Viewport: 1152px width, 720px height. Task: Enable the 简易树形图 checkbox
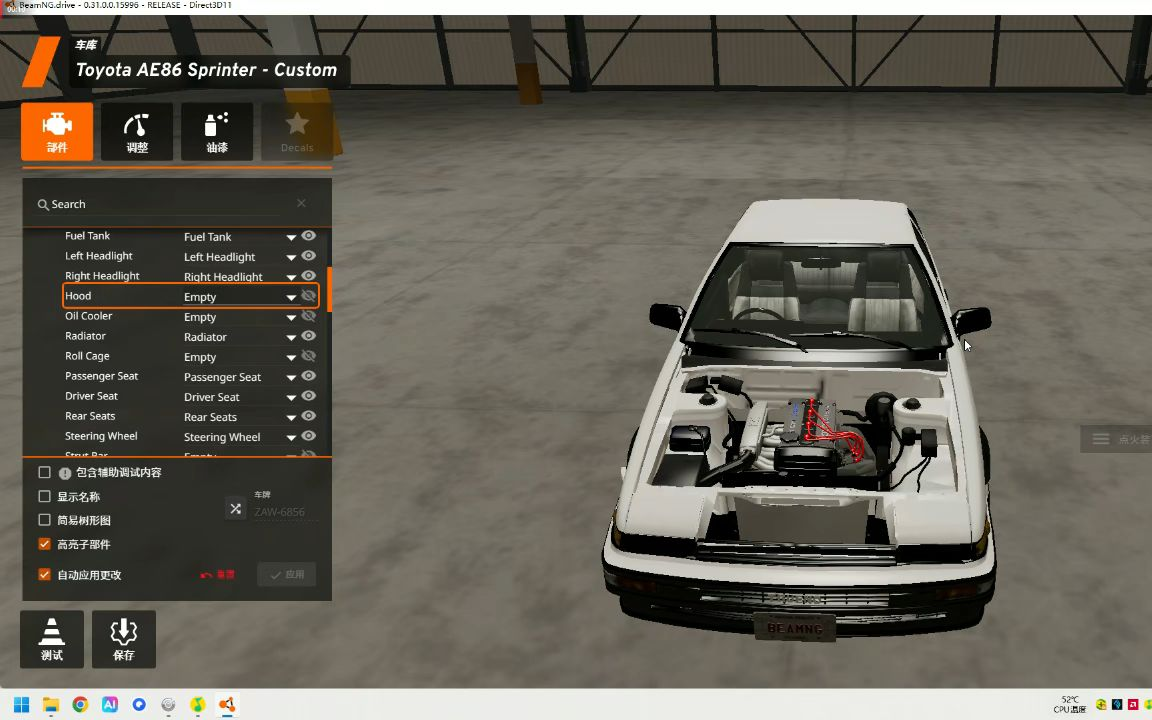point(44,520)
